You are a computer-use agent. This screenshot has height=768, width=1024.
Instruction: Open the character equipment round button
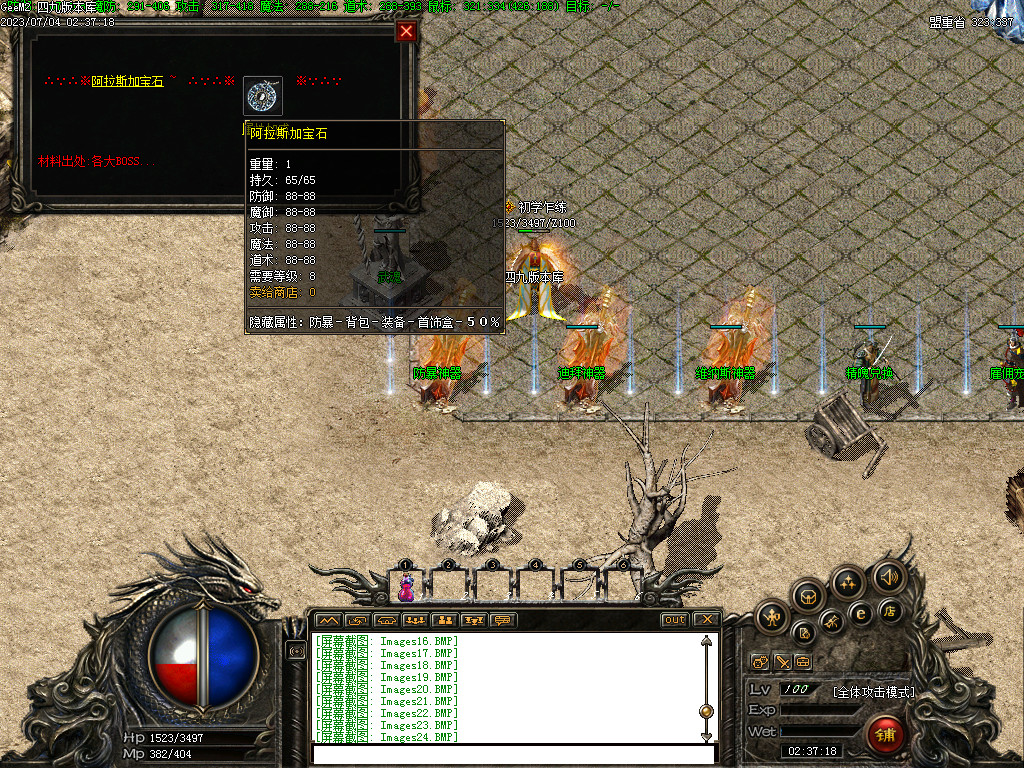[x=771, y=617]
